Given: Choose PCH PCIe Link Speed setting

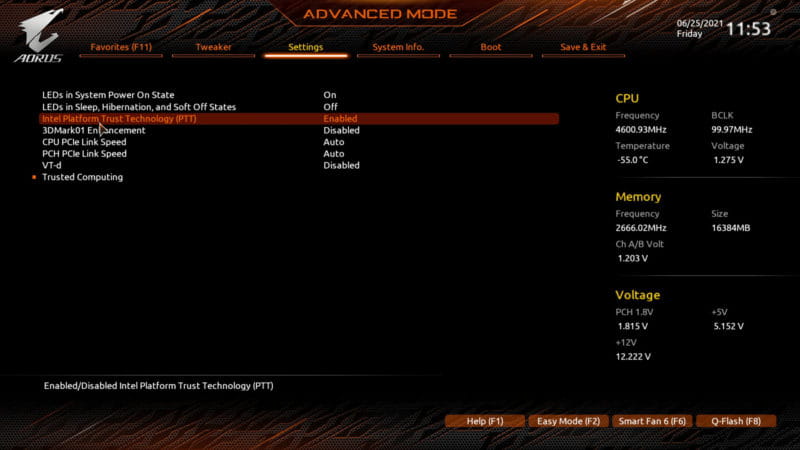Looking at the screenshot, I should [84, 154].
